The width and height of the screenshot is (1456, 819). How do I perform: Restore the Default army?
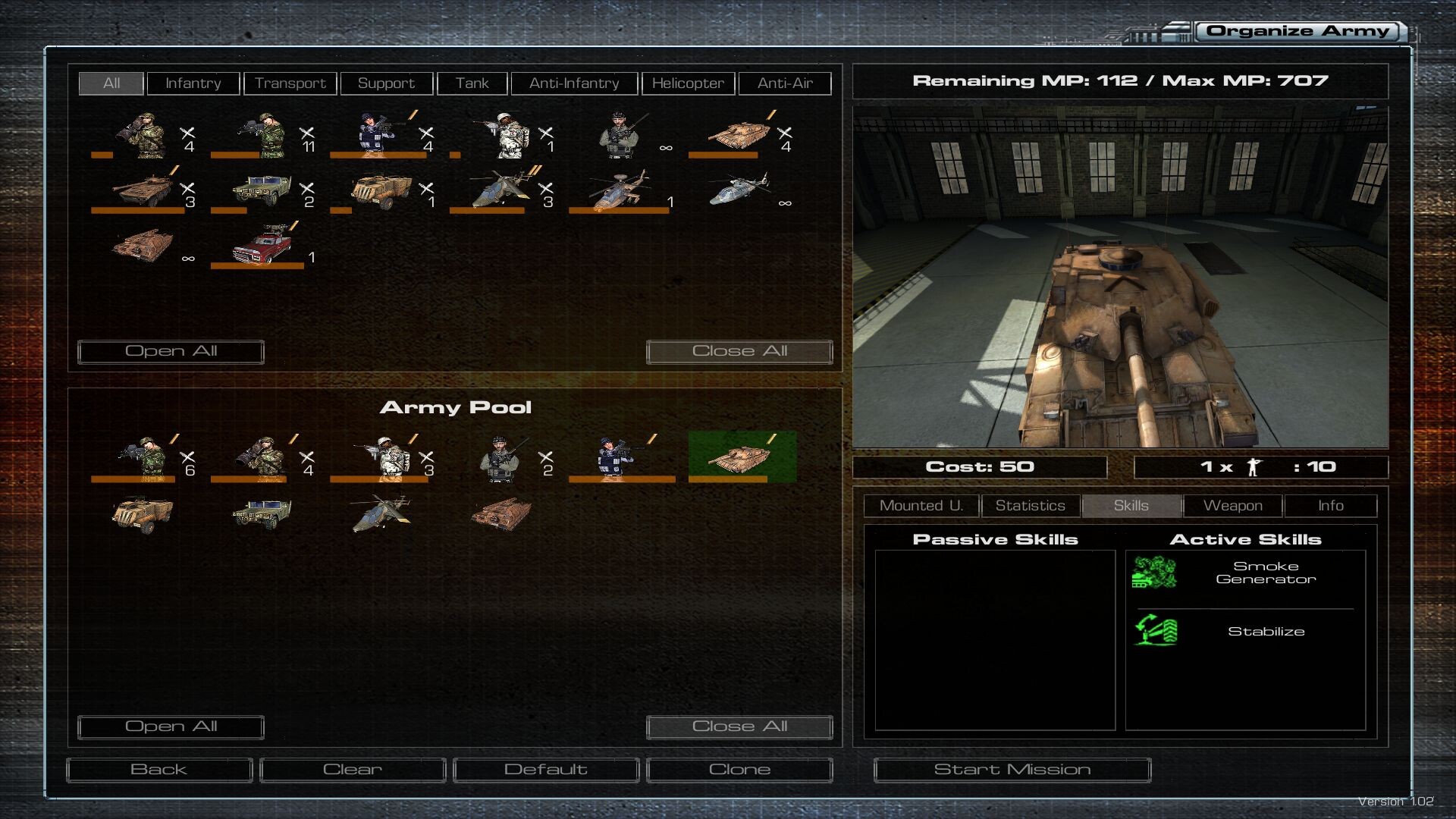(546, 770)
